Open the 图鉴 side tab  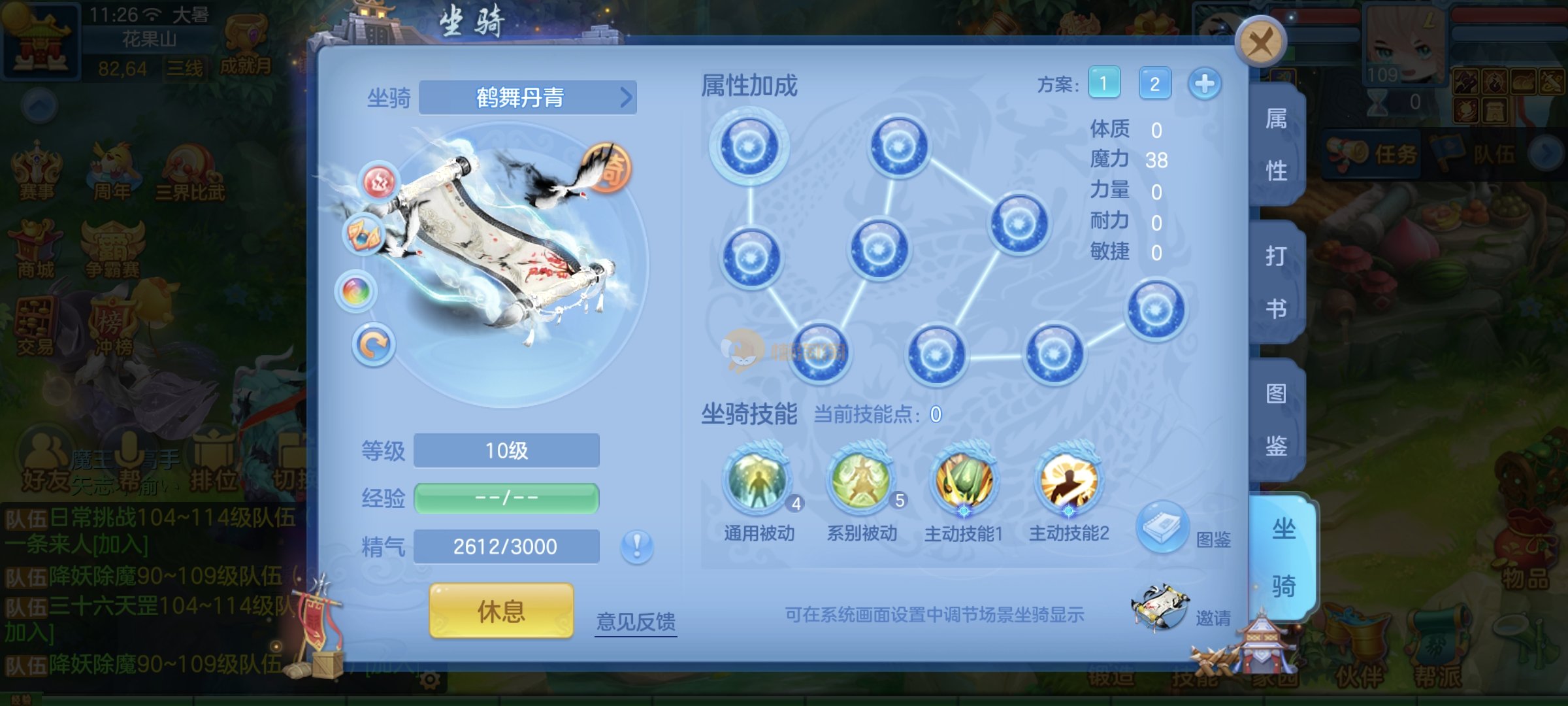point(1276,420)
